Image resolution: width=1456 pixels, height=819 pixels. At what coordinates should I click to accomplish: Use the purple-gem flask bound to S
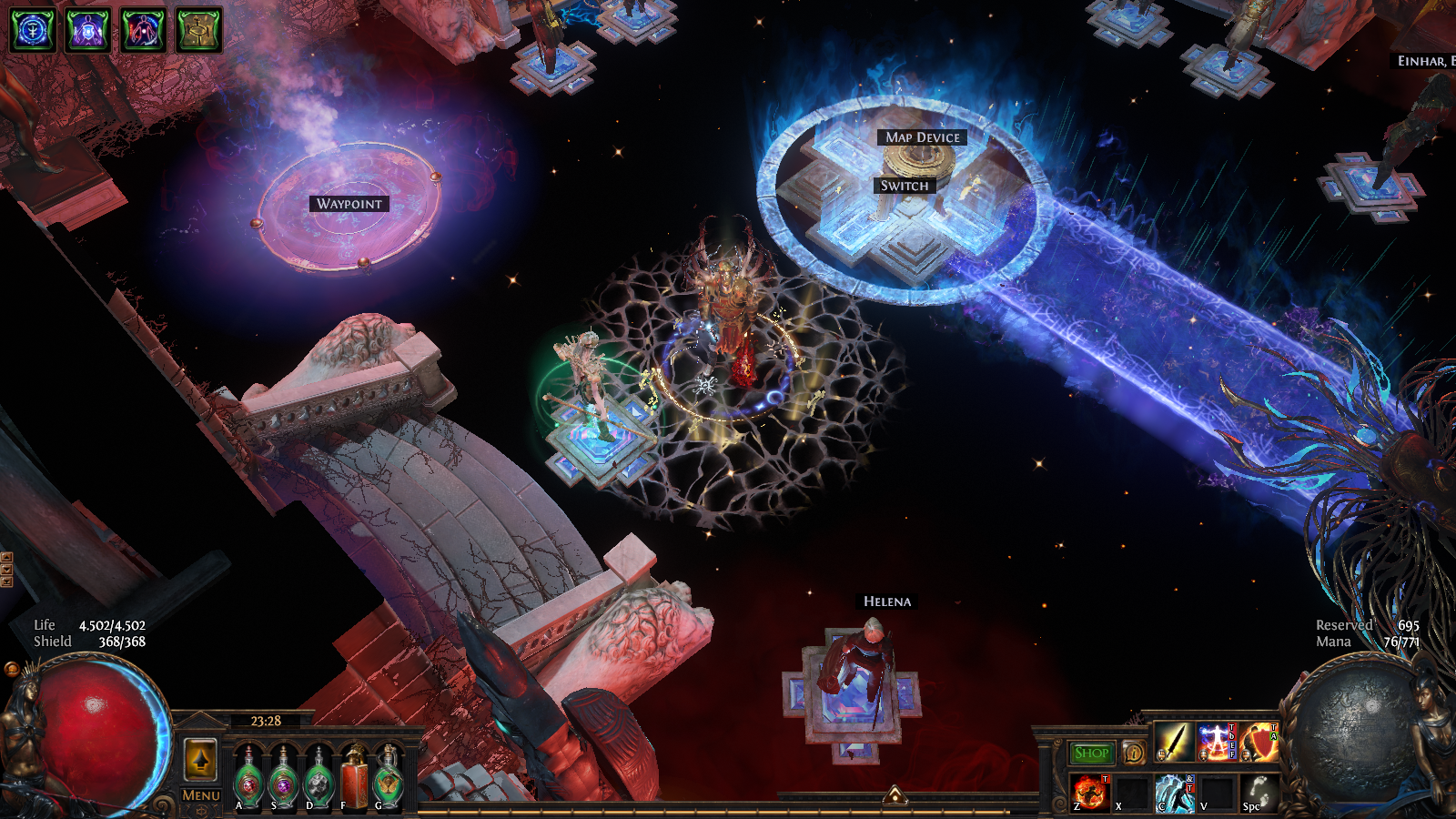283,780
